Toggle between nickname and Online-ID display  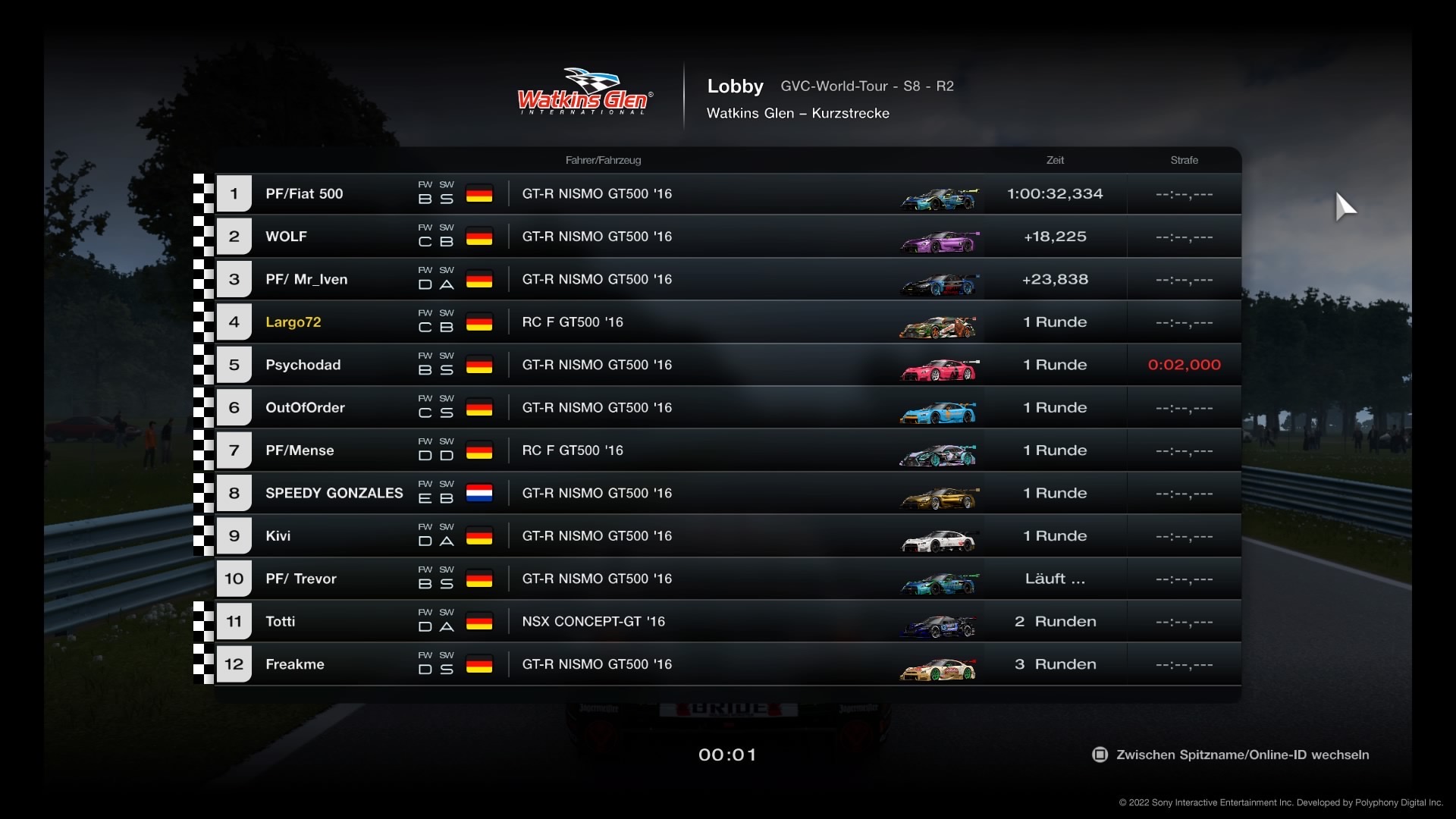1232,755
